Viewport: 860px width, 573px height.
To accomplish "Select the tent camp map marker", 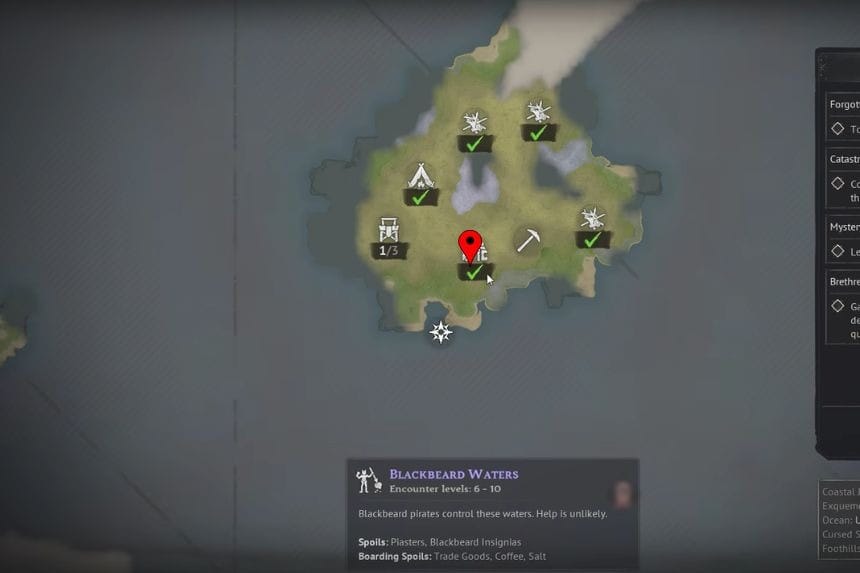I will (421, 177).
